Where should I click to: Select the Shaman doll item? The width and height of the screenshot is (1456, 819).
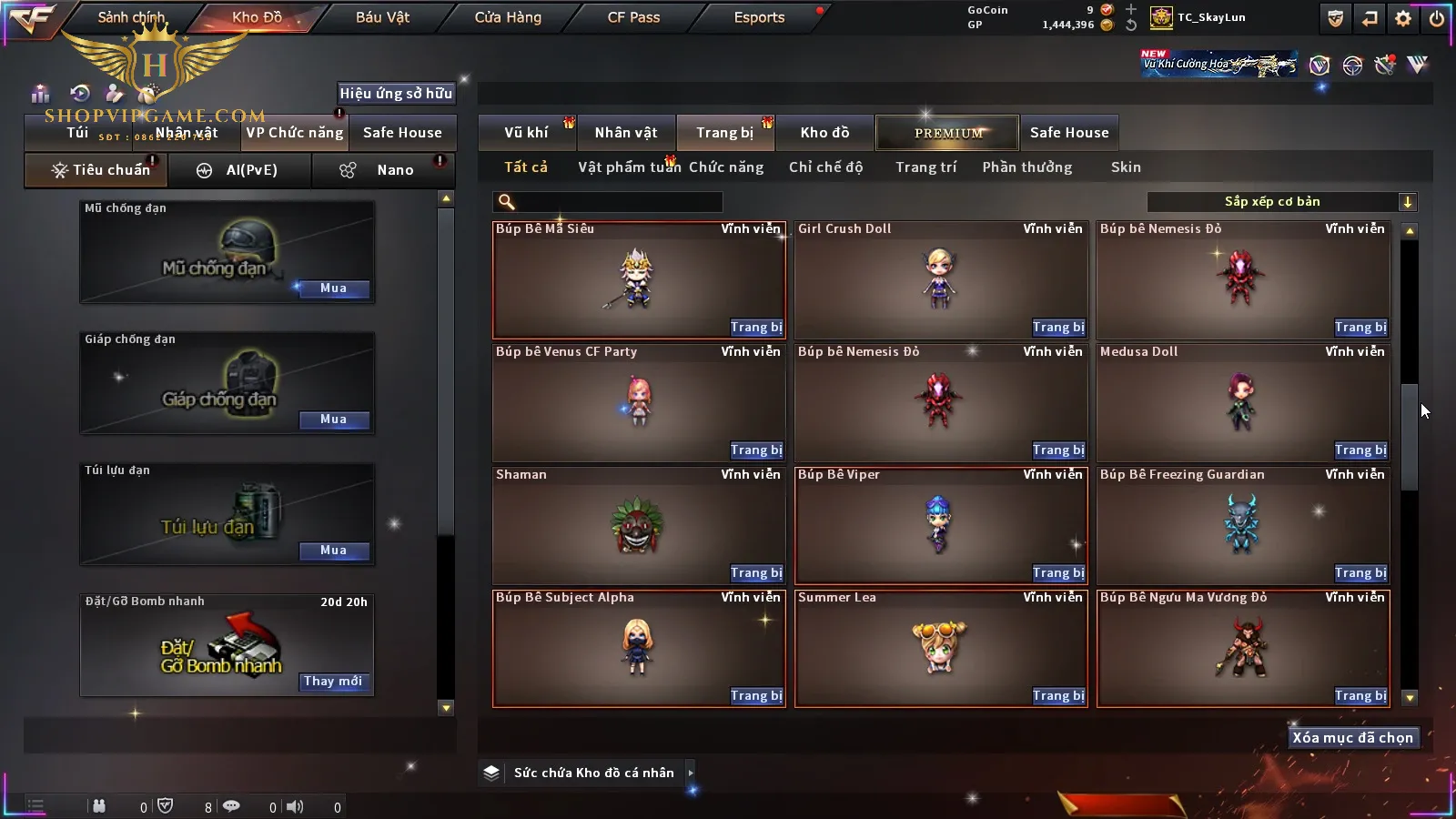[x=637, y=525]
